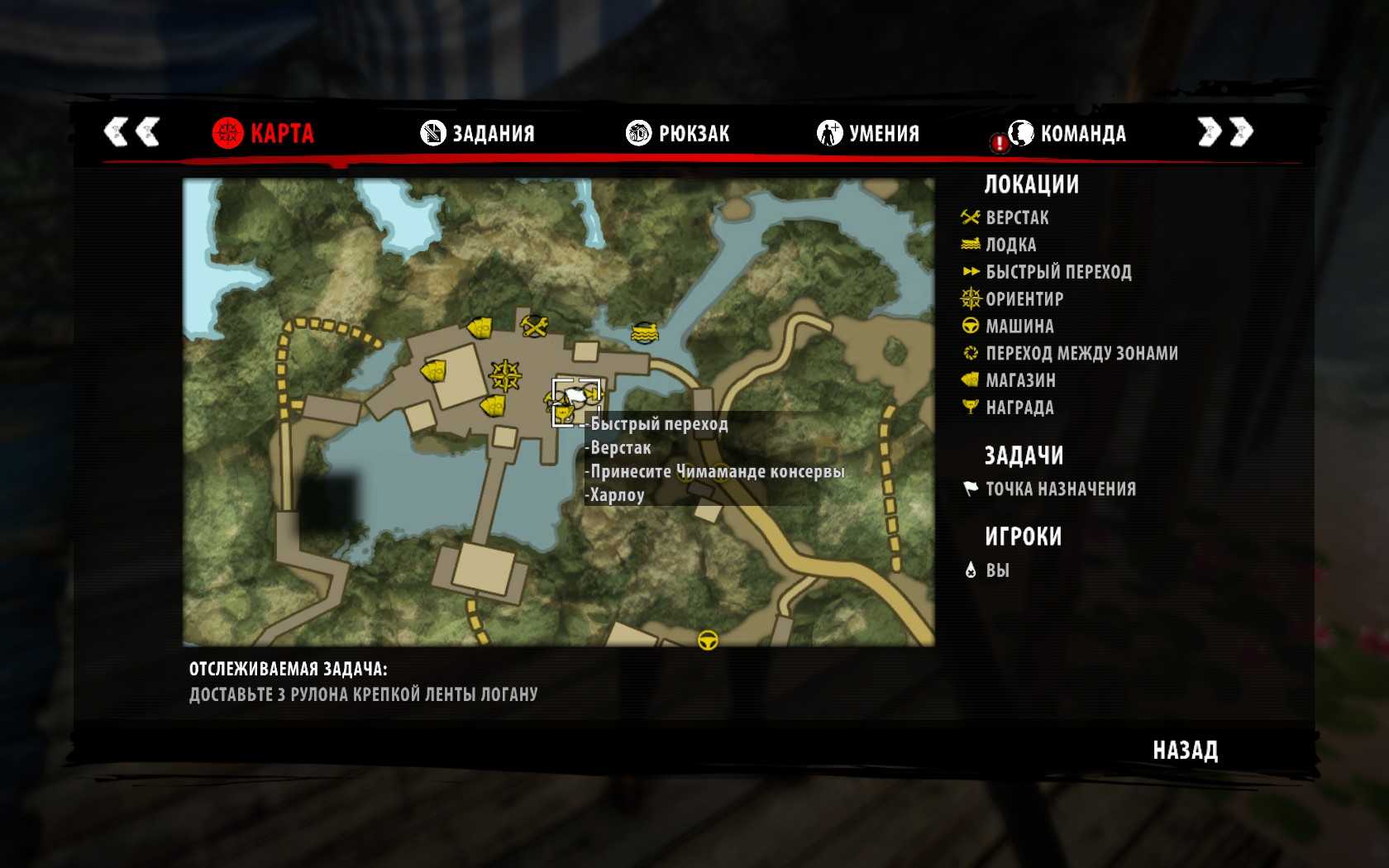1389x868 pixels.
Task: Click the Быстрый переход legend entry
Action: pyautogui.click(x=1058, y=272)
